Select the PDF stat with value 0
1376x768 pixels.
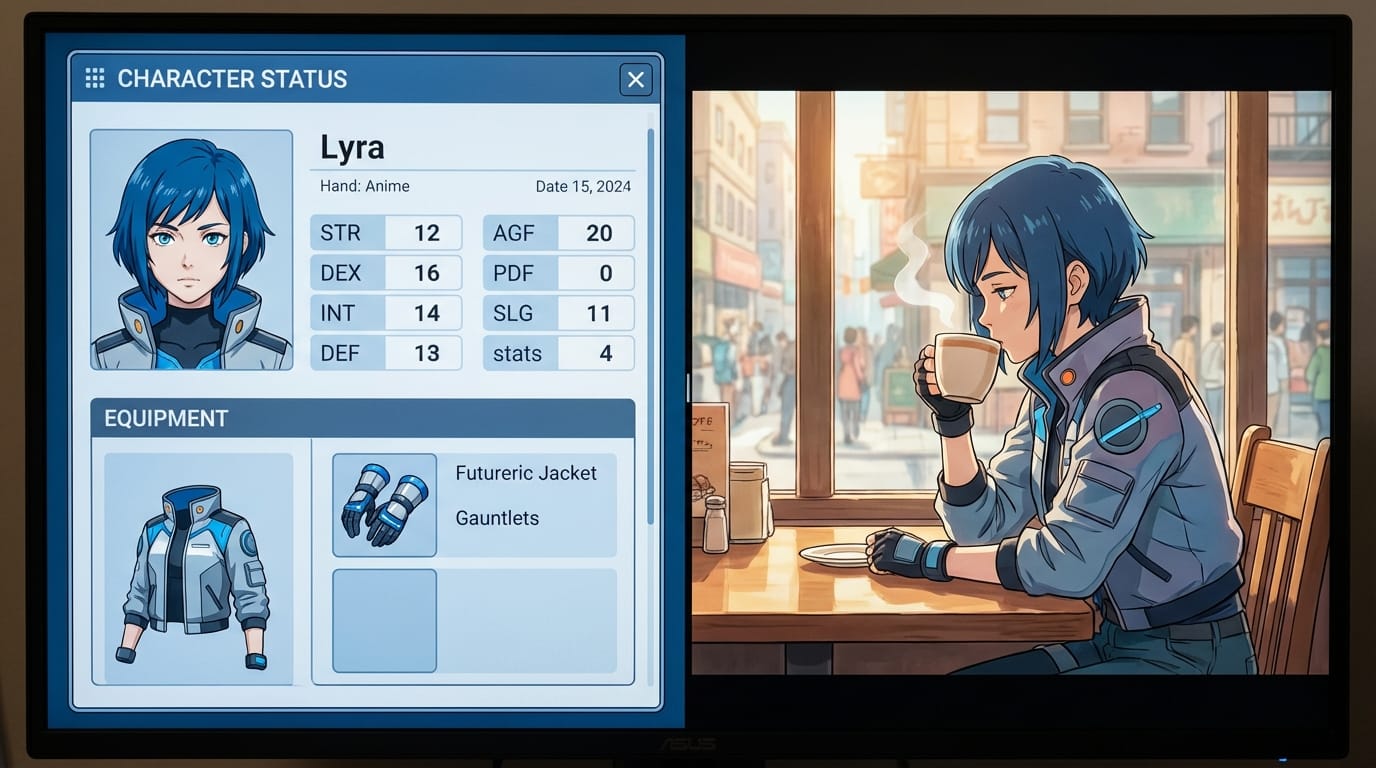pos(558,273)
